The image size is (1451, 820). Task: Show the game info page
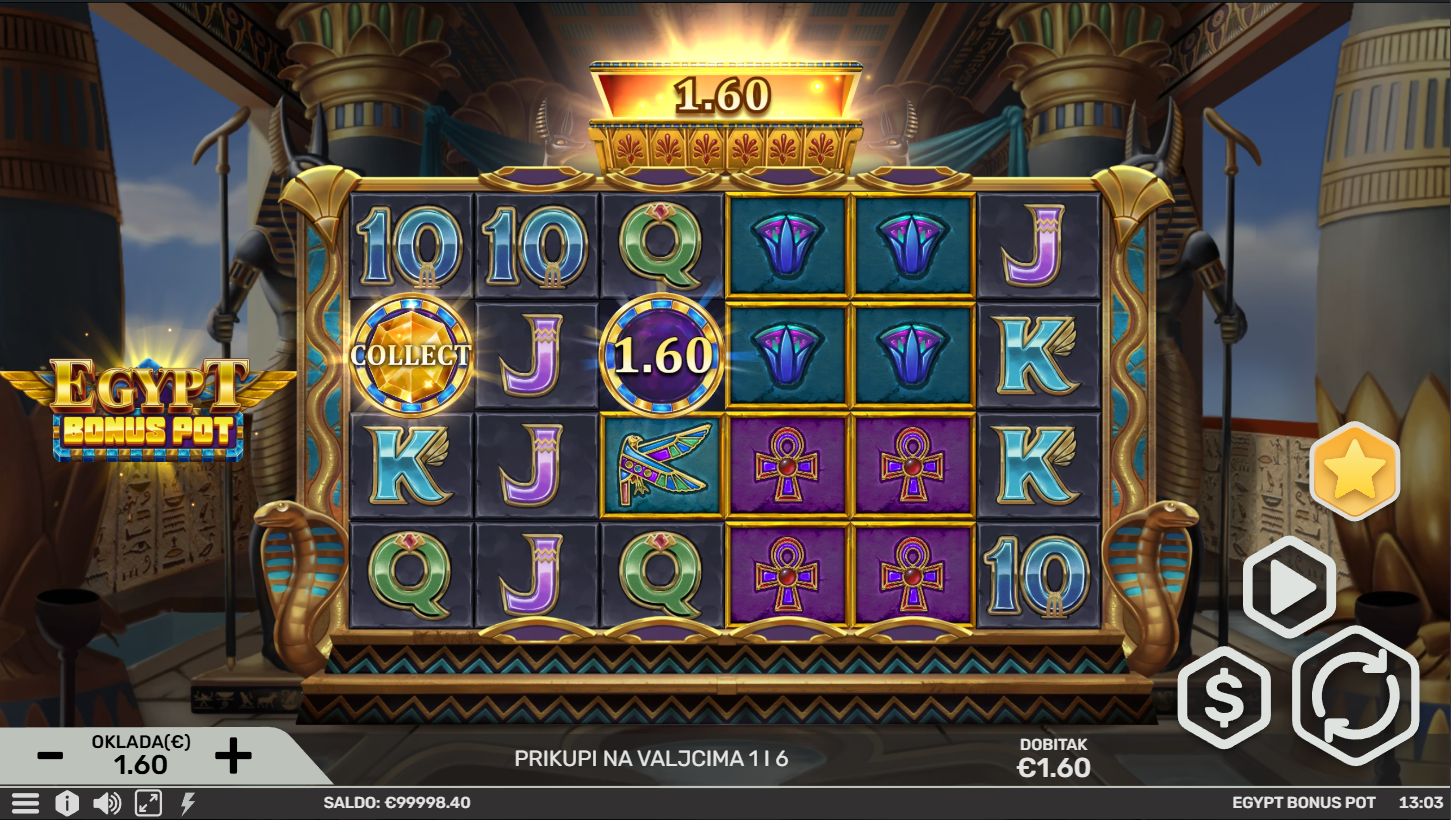(x=66, y=803)
